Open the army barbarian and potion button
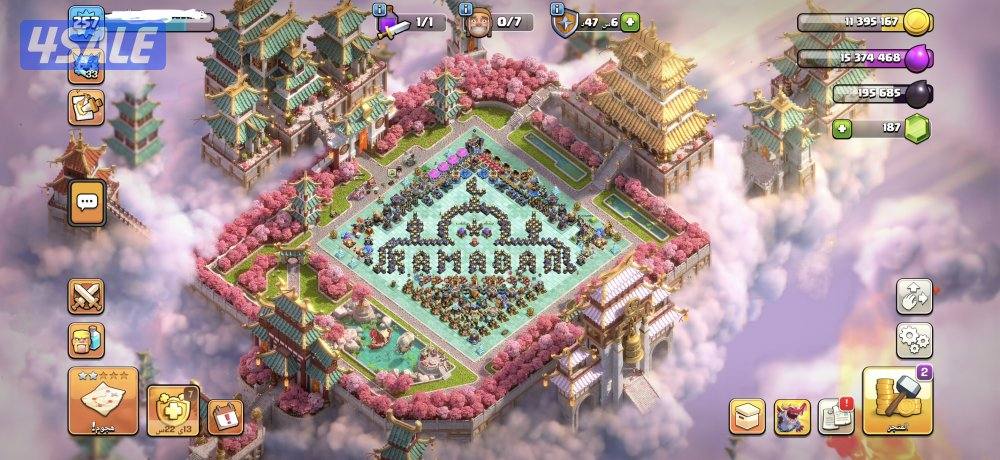 coord(86,340)
